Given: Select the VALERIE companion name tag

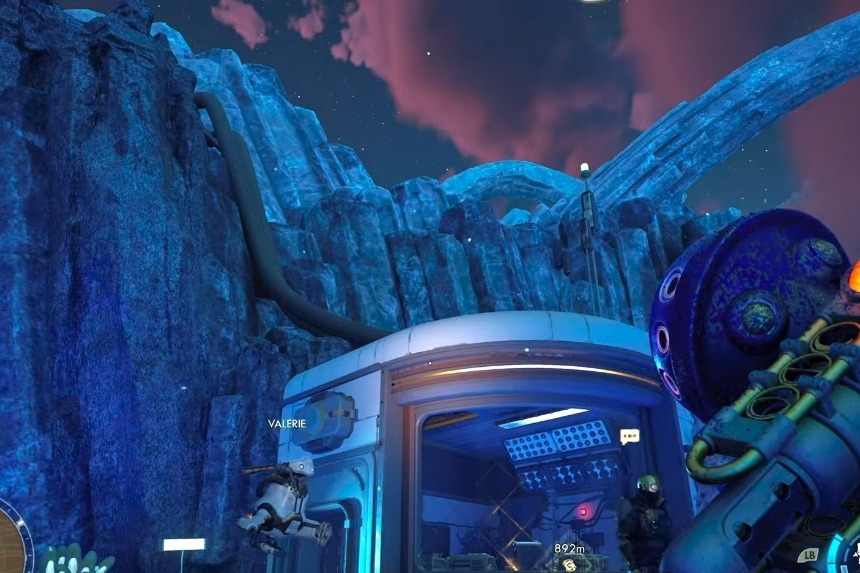Looking at the screenshot, I should click(x=285, y=424).
